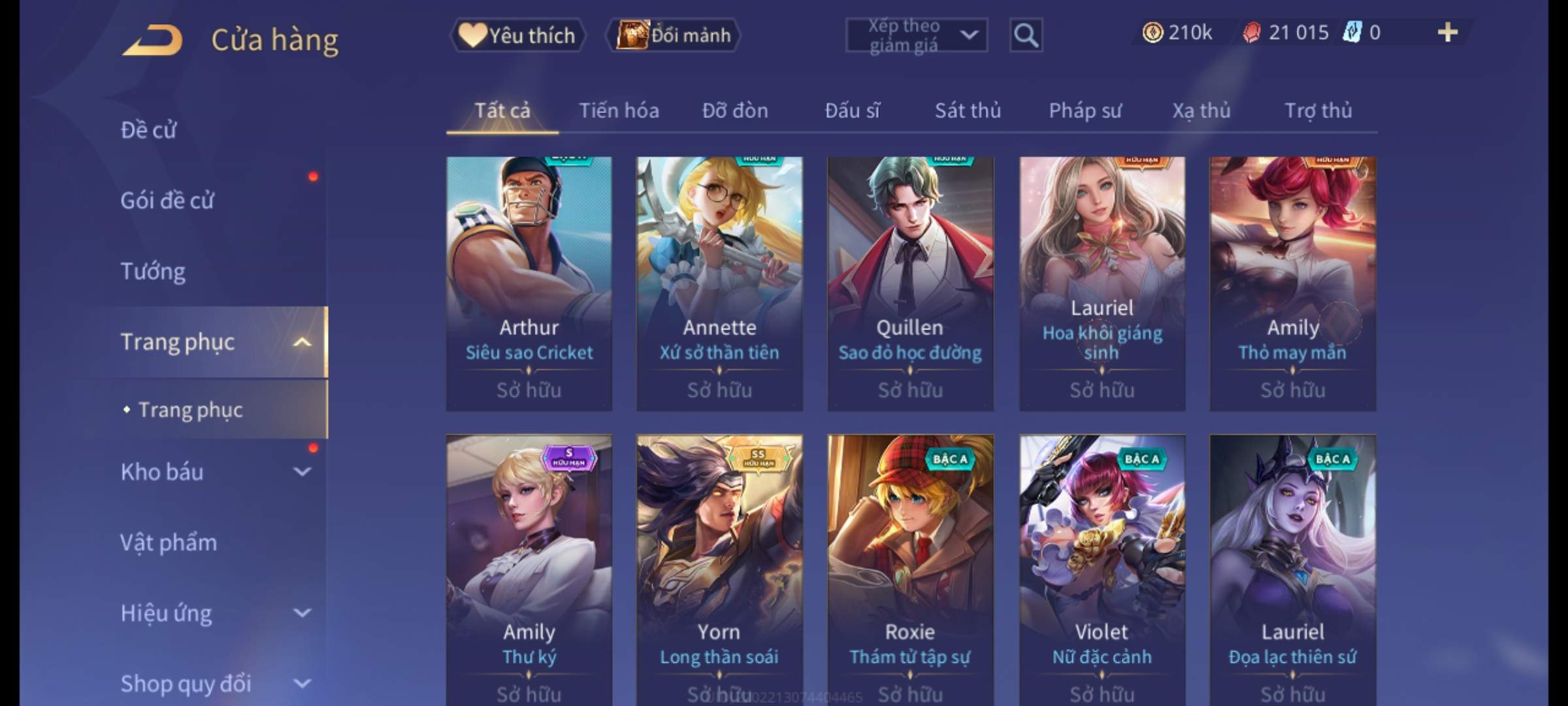Add more currency with the plus button

tap(1447, 33)
